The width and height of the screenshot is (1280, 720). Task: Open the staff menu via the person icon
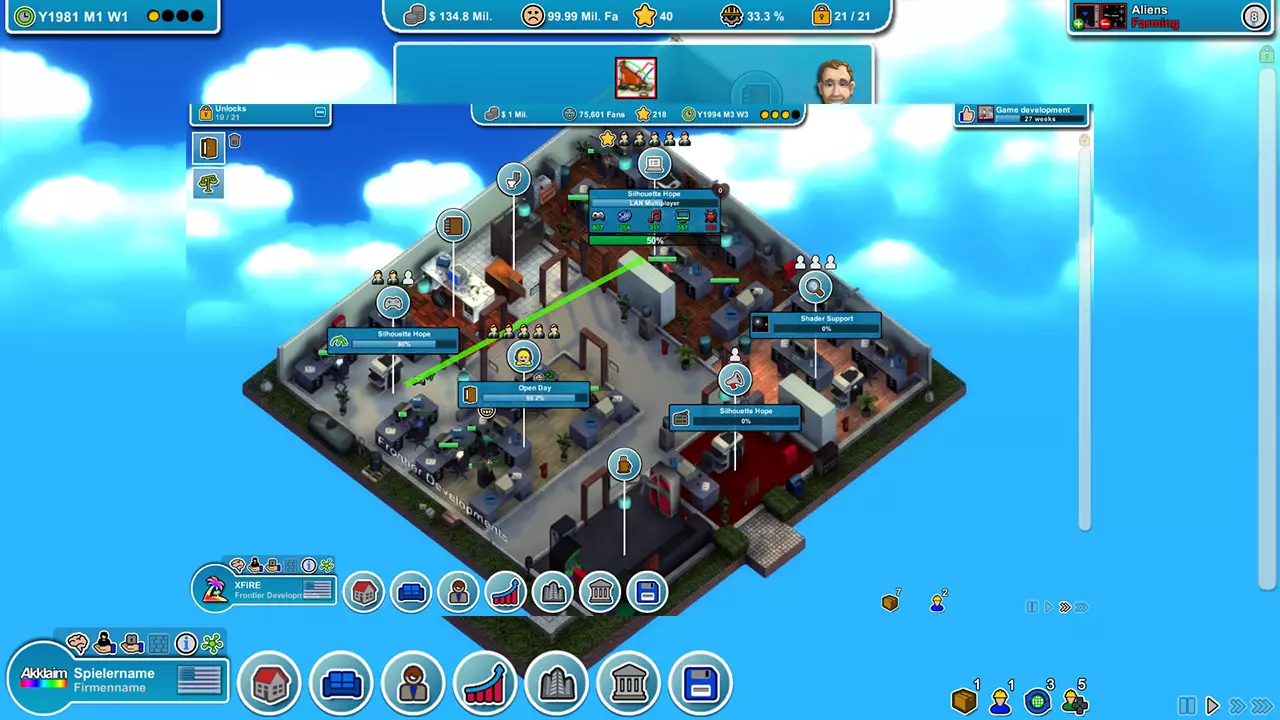point(413,683)
